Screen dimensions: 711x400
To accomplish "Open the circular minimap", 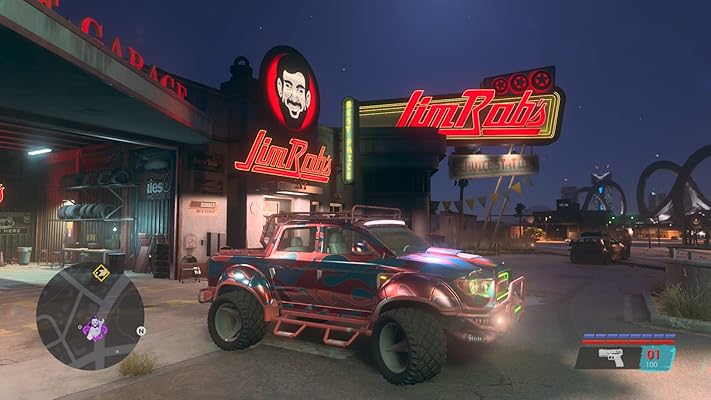I will [x=90, y=316].
